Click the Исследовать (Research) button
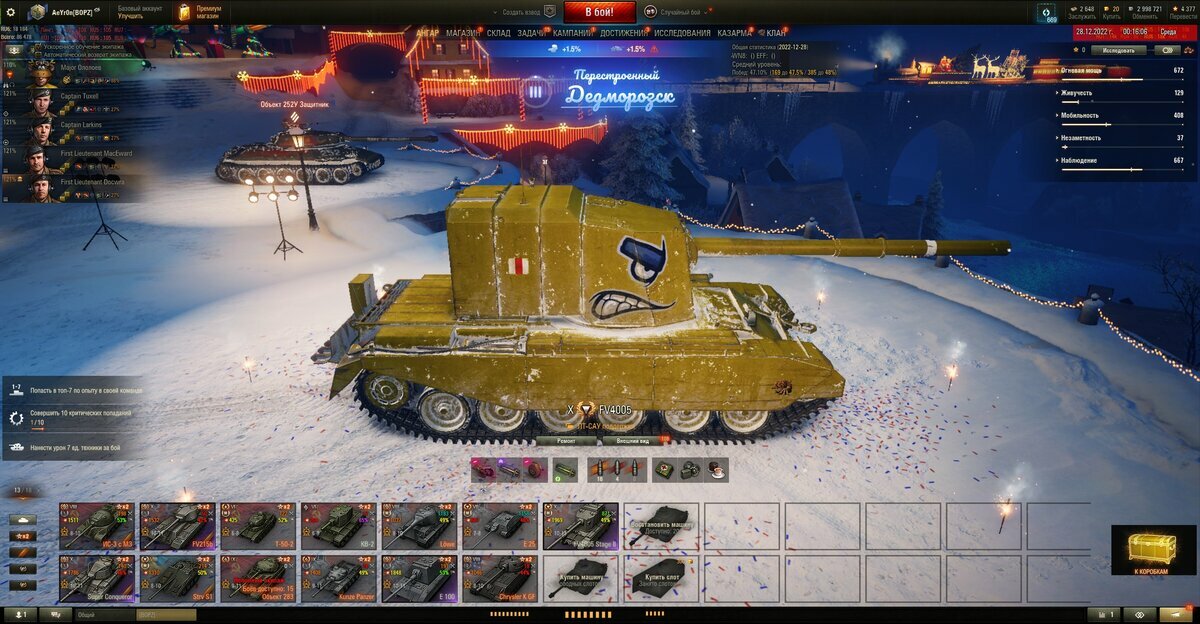The image size is (1200, 624). [x=1118, y=49]
